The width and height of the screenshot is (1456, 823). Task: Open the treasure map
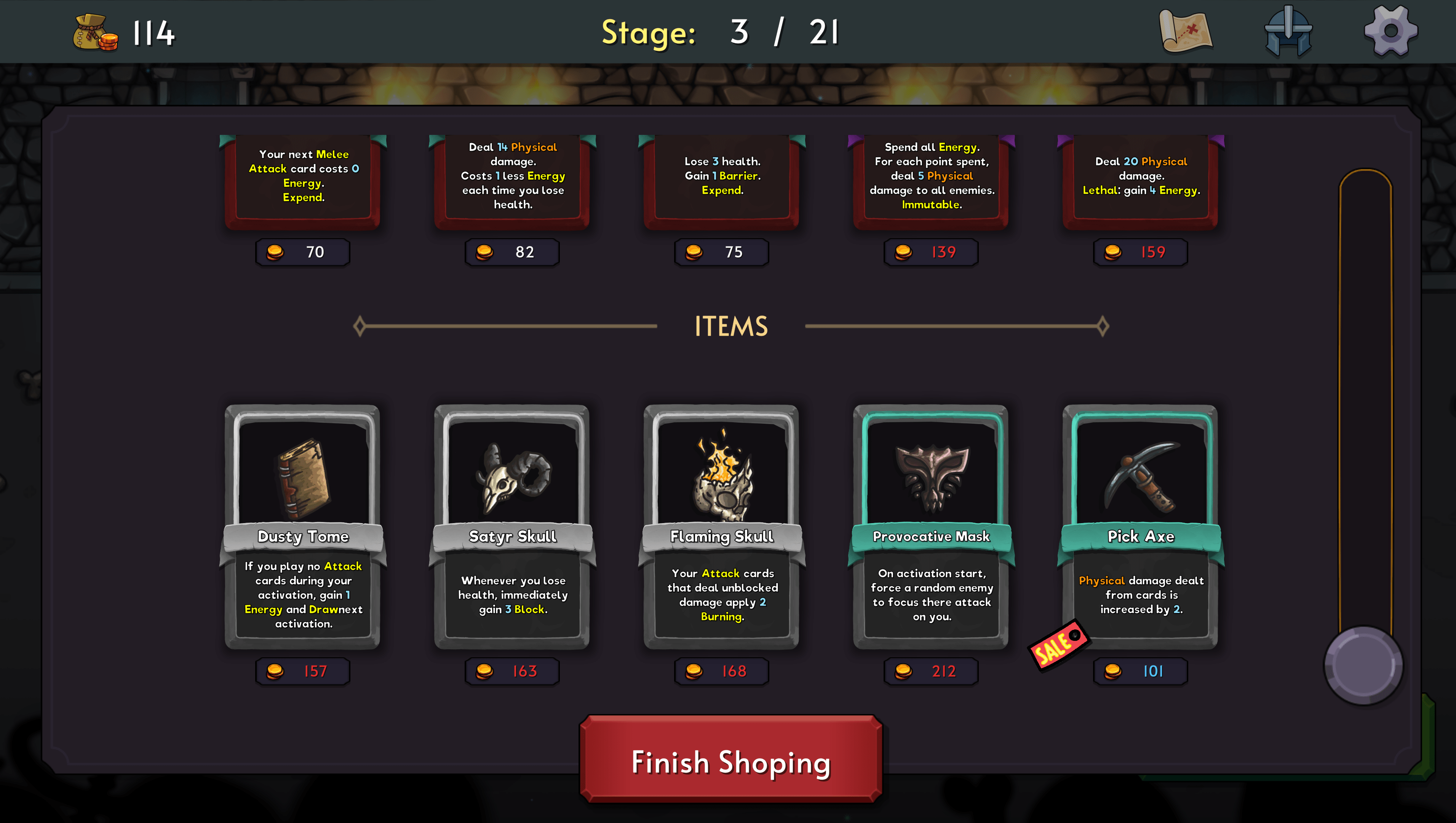click(1185, 31)
